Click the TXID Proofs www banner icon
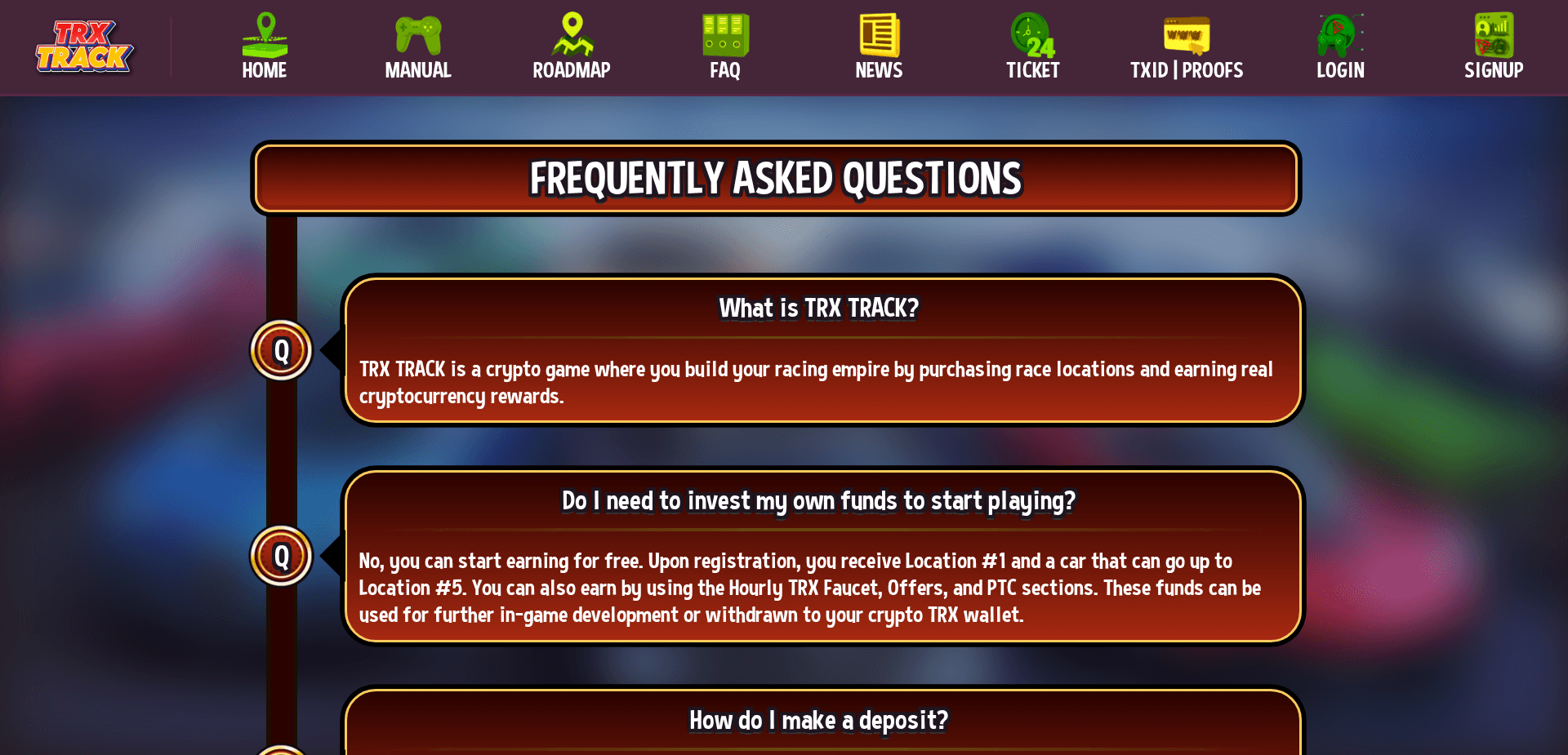The width and height of the screenshot is (1568, 755). point(1186,33)
